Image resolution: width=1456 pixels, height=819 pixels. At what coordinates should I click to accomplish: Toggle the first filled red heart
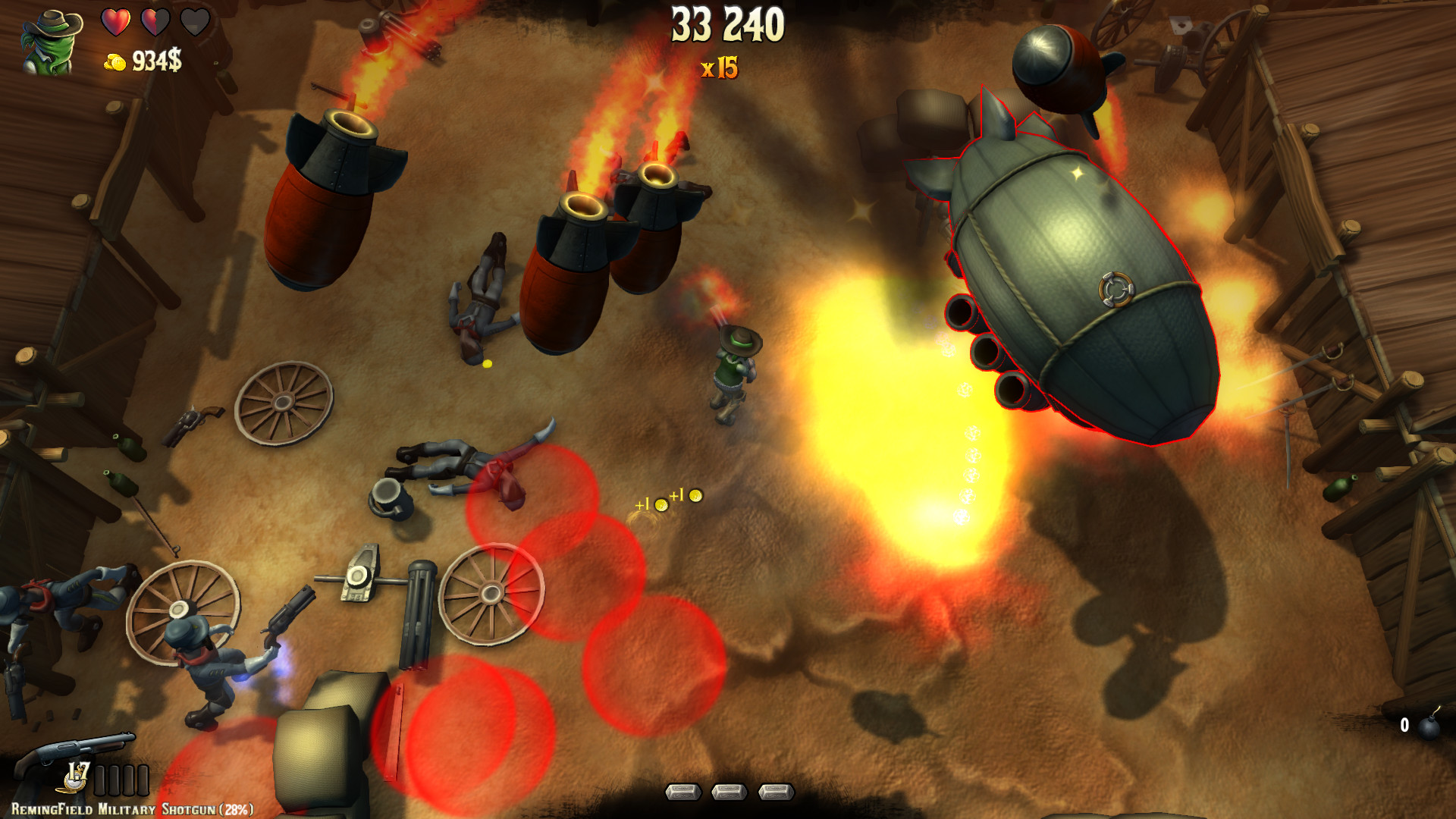[116, 20]
